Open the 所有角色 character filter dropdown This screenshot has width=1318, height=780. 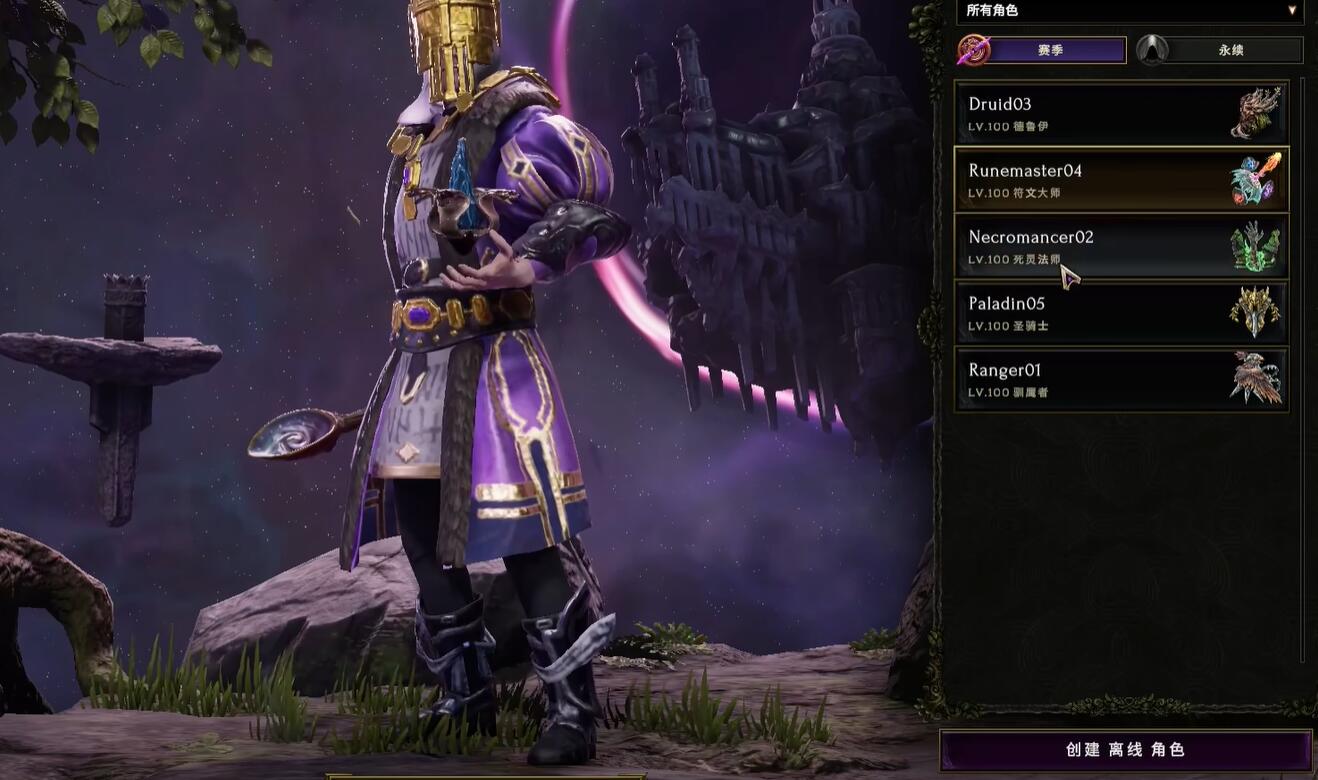(1130, 11)
